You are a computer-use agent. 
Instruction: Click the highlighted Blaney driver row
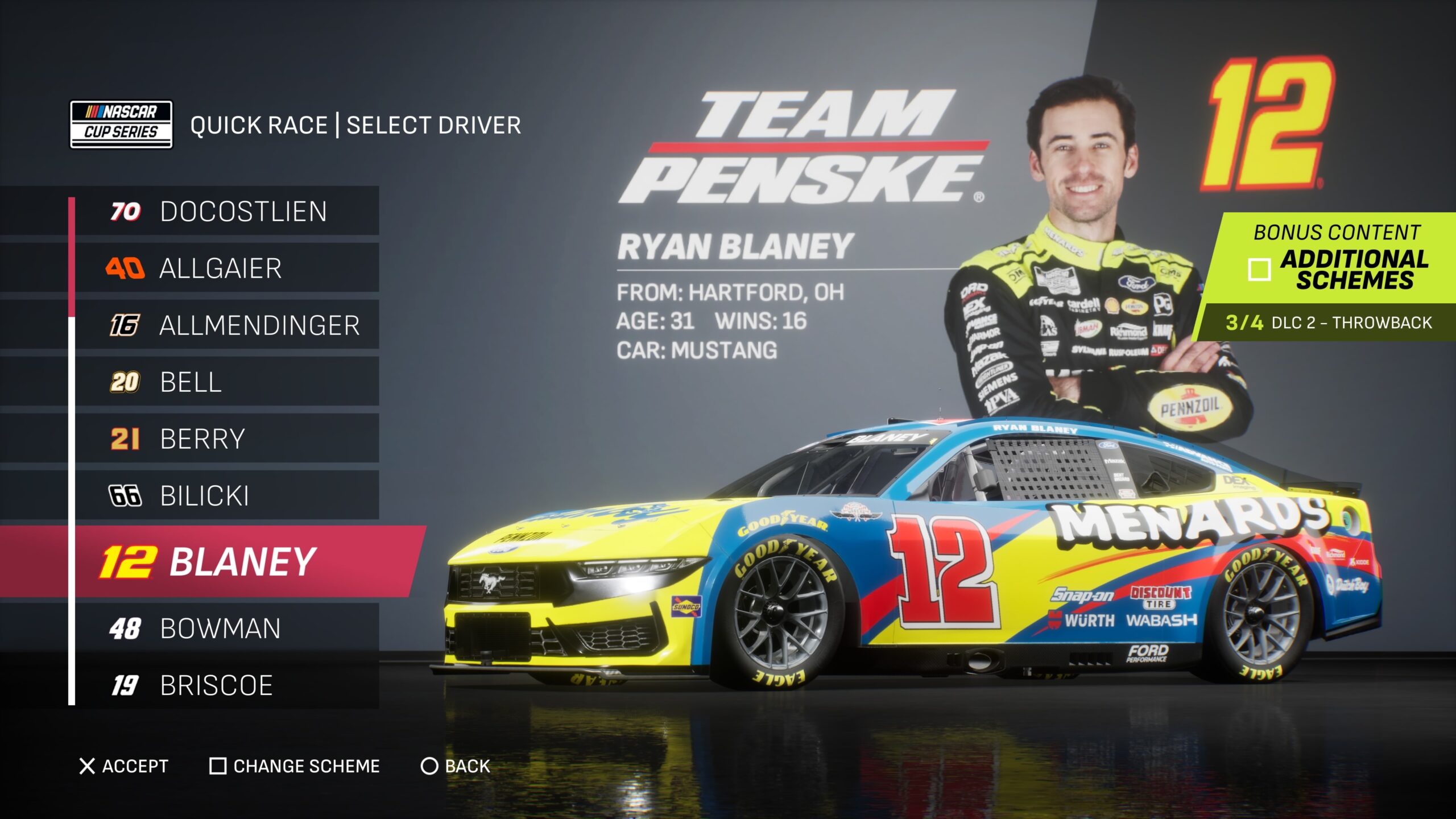point(227,561)
